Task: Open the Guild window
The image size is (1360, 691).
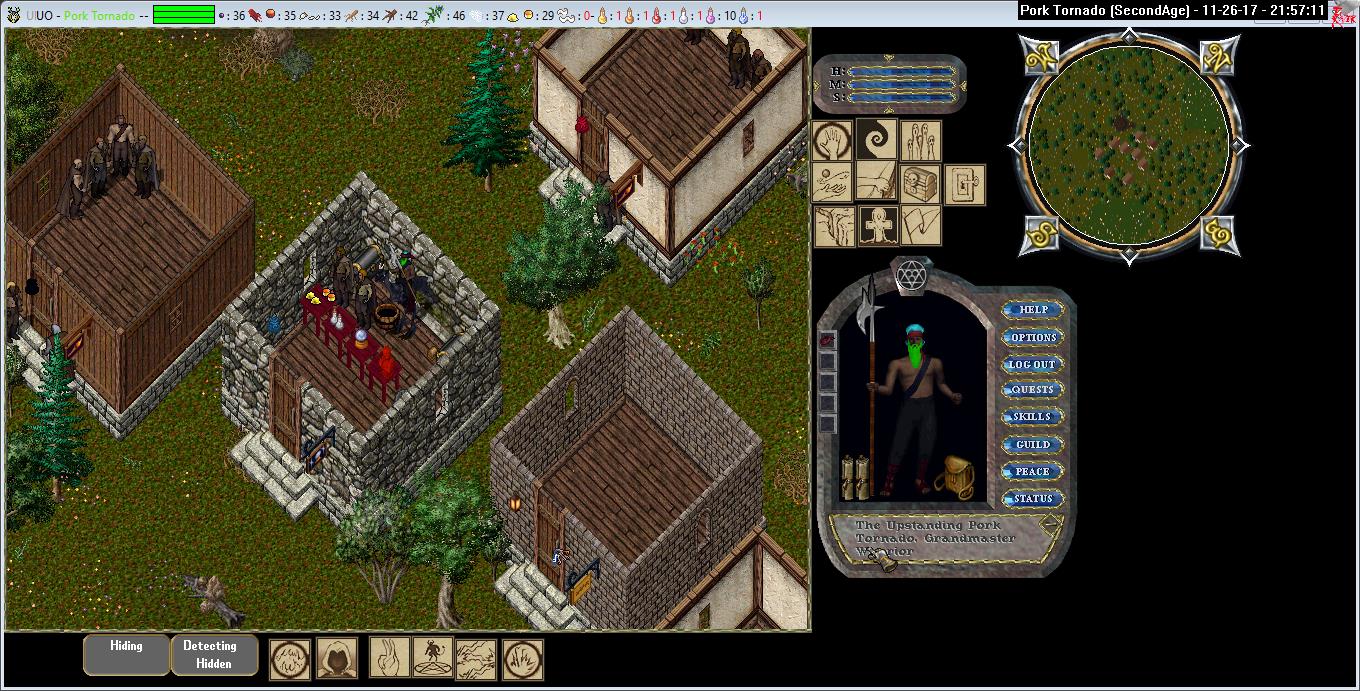Action: pyautogui.click(x=1033, y=444)
